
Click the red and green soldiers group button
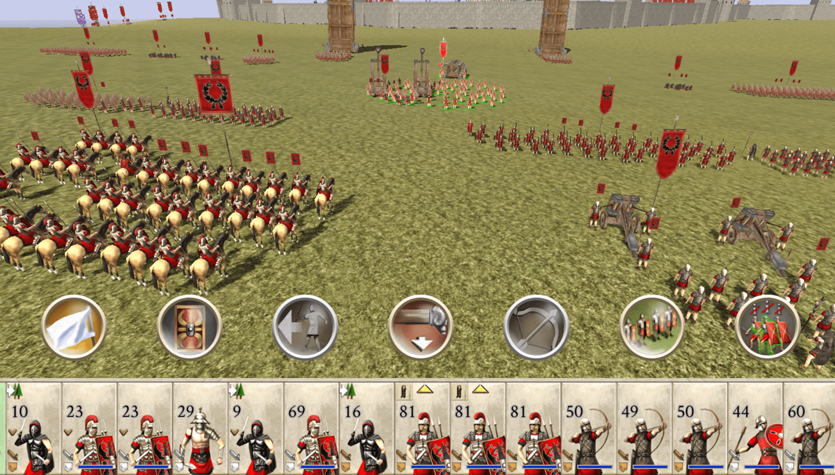(x=768, y=326)
